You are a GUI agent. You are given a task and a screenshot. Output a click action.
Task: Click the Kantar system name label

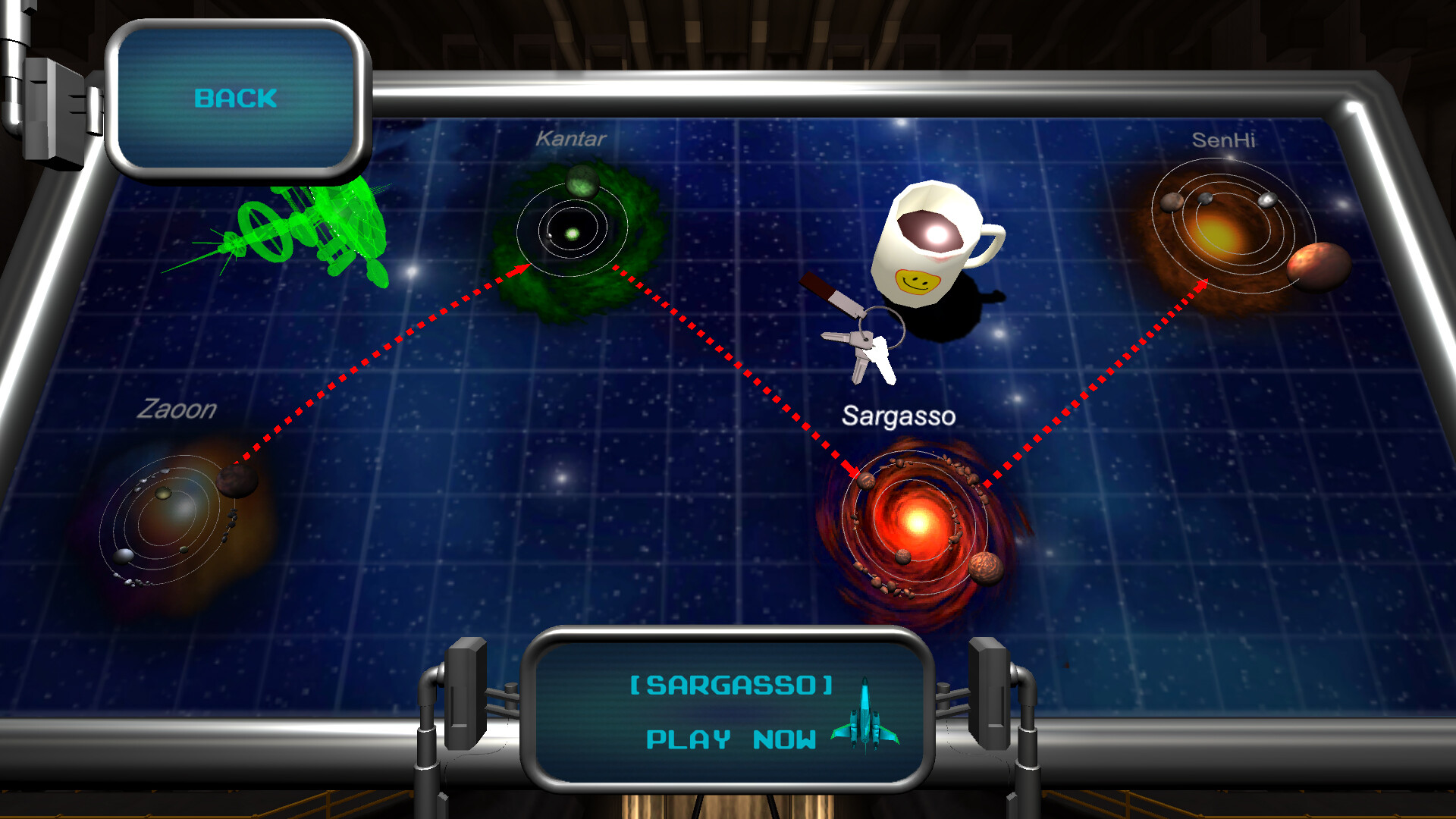tap(570, 139)
